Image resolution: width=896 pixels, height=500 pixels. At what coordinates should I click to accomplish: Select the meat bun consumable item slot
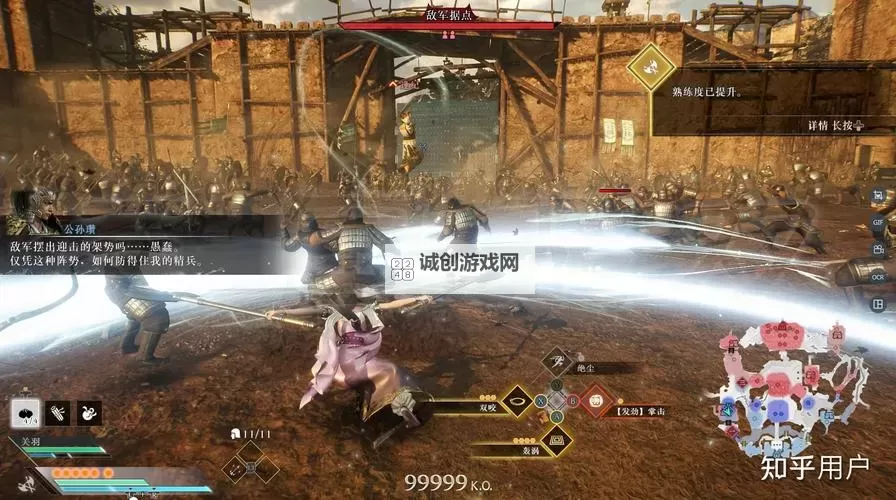coord(26,412)
